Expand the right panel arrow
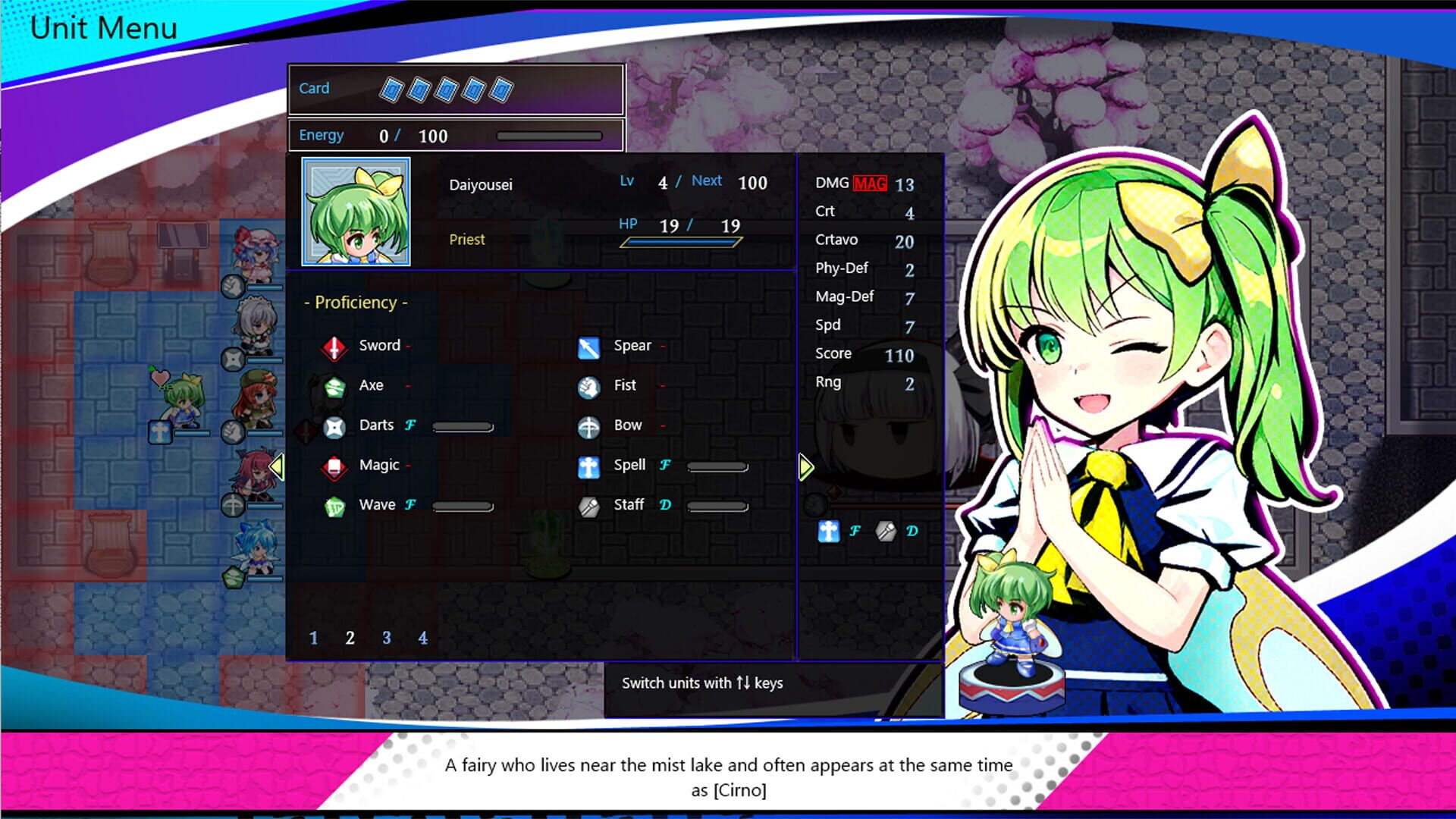 (806, 468)
